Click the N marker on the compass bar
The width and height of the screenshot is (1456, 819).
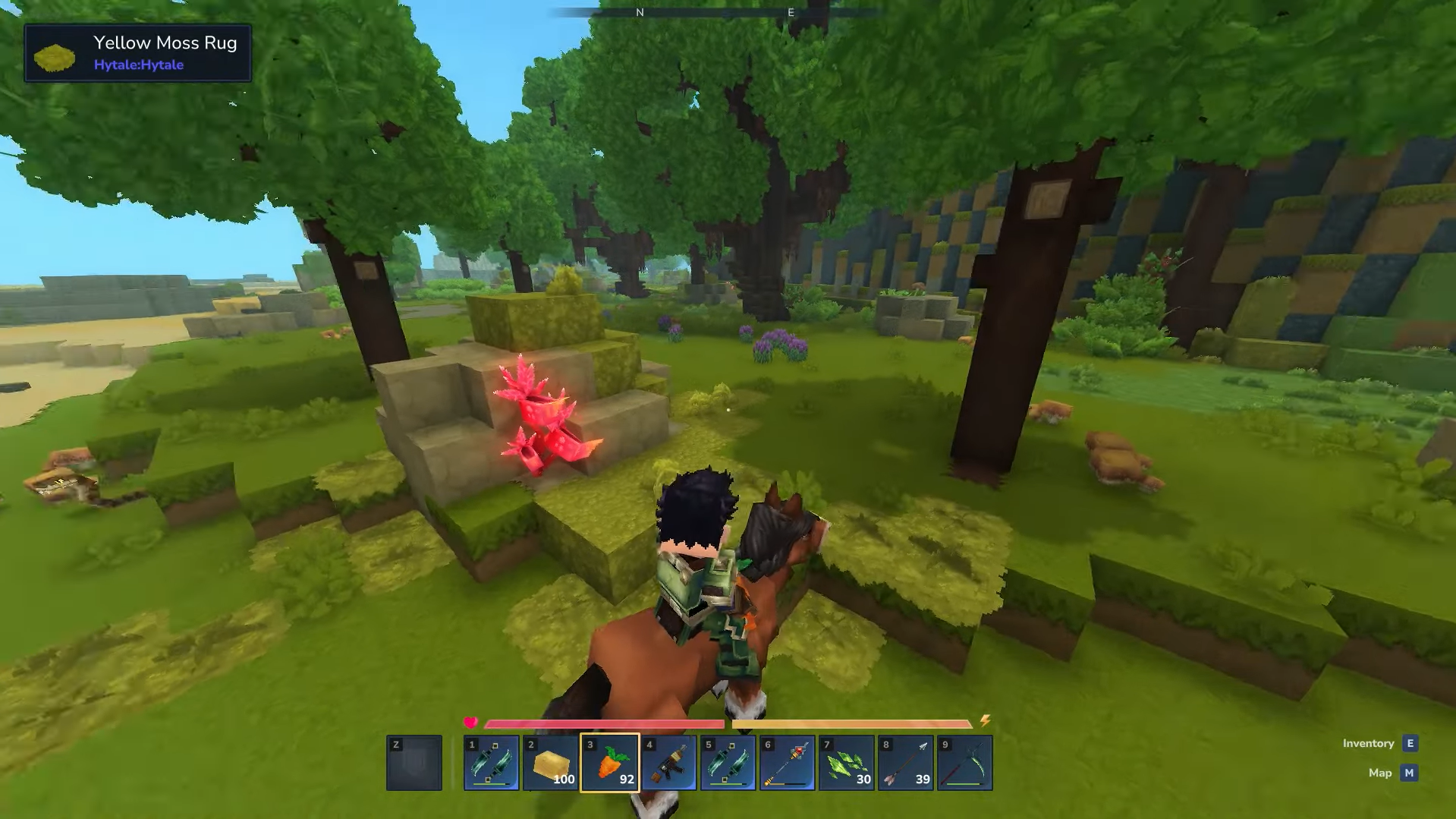tap(639, 12)
